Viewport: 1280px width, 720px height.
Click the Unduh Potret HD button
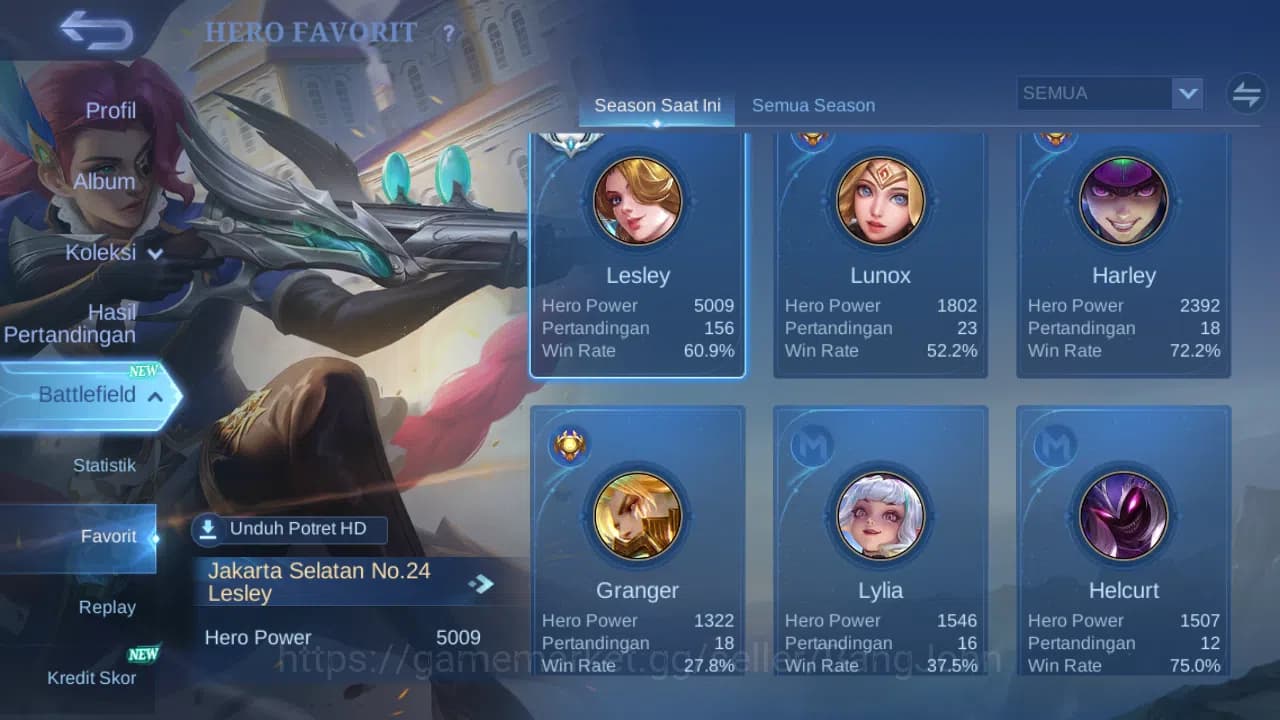tap(290, 529)
